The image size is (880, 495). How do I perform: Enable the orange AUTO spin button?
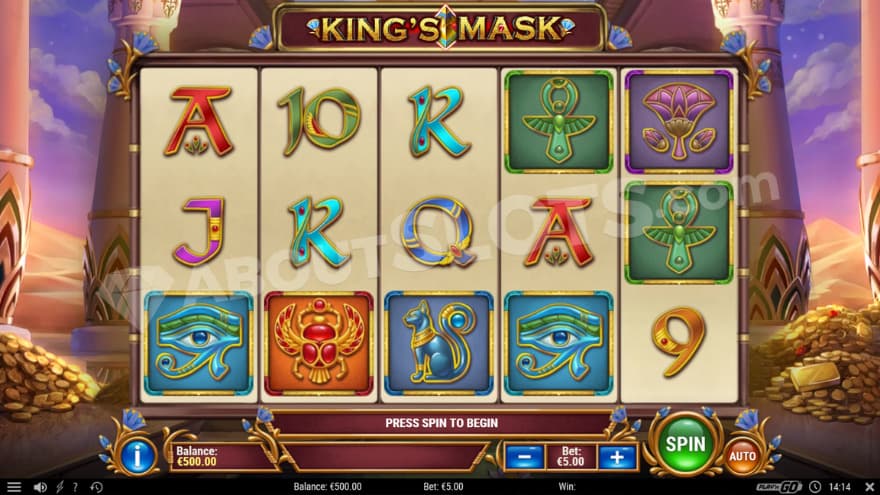742,456
